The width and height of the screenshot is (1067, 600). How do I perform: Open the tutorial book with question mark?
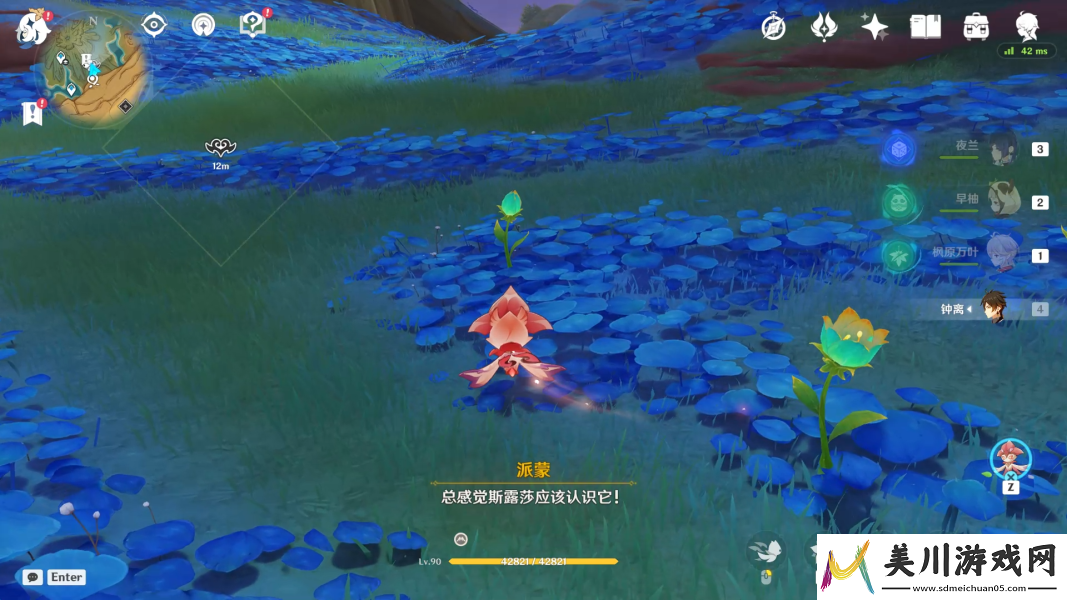click(x=253, y=25)
